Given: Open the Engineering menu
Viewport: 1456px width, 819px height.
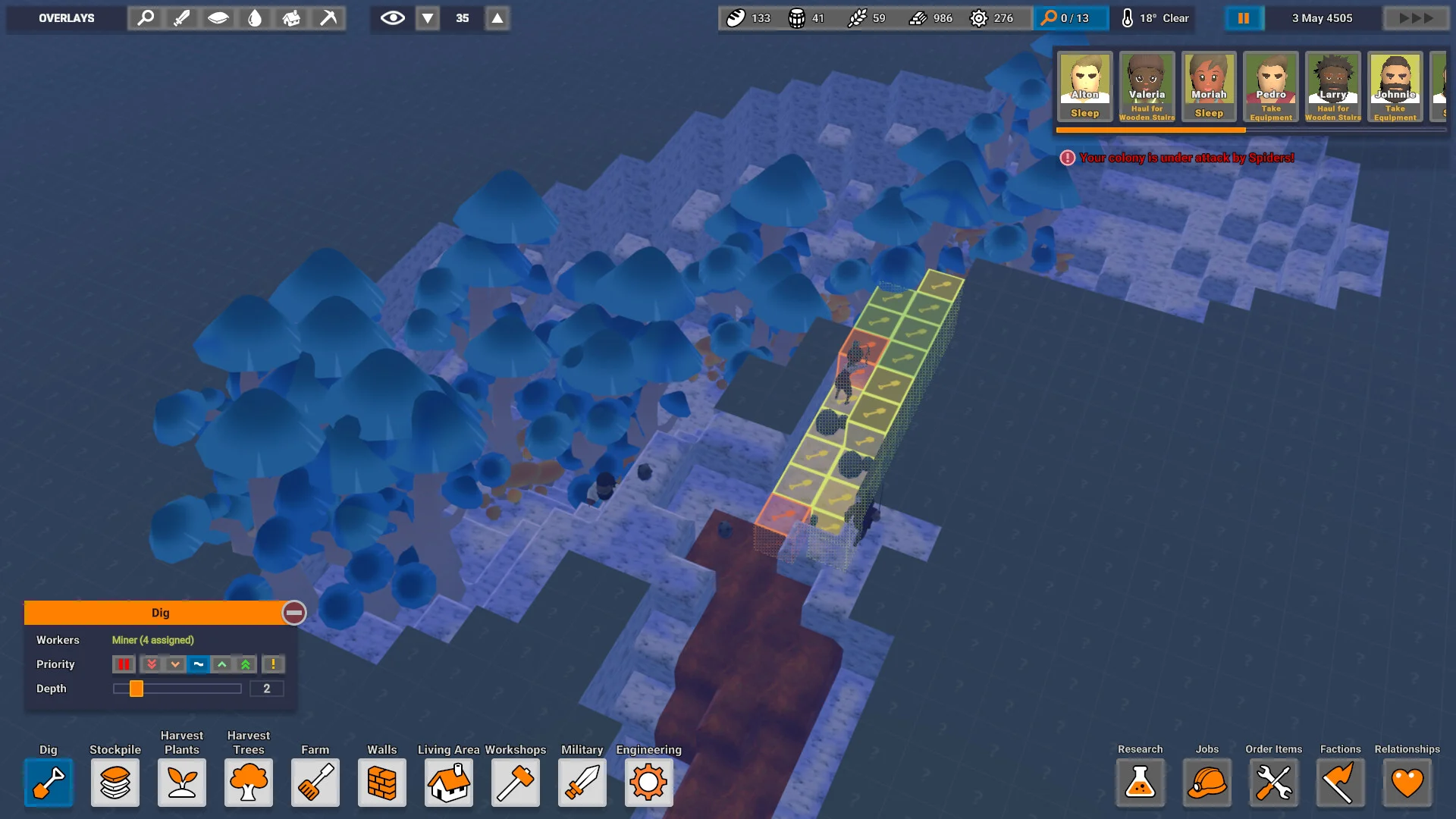Looking at the screenshot, I should tap(649, 782).
